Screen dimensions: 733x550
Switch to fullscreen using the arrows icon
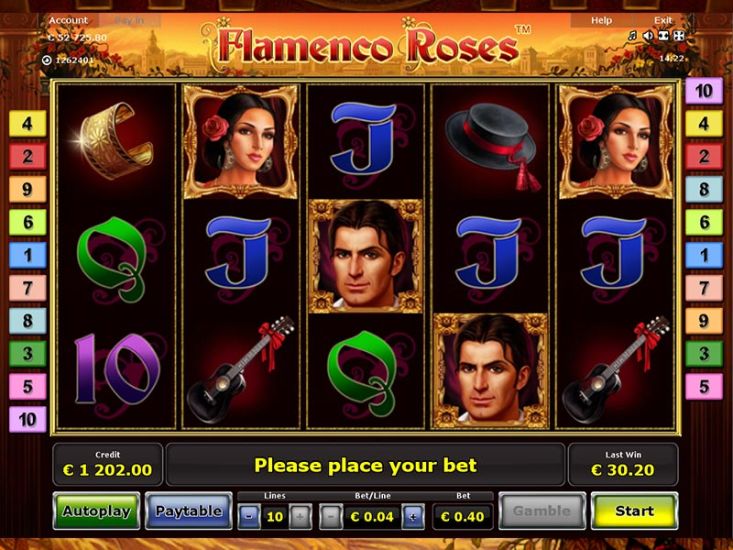point(677,36)
